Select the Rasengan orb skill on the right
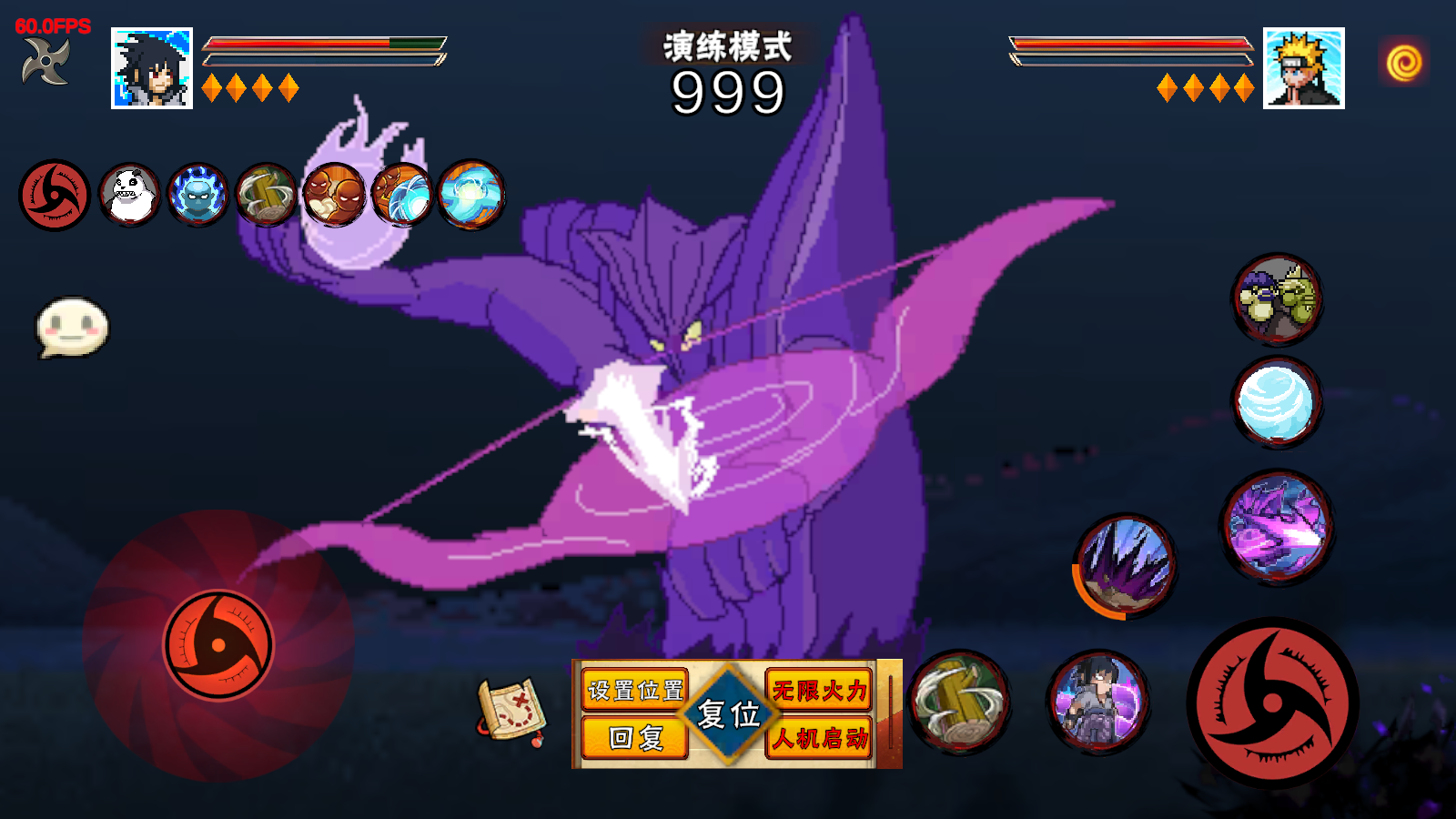Viewport: 1456px width, 819px height. click(x=1277, y=402)
